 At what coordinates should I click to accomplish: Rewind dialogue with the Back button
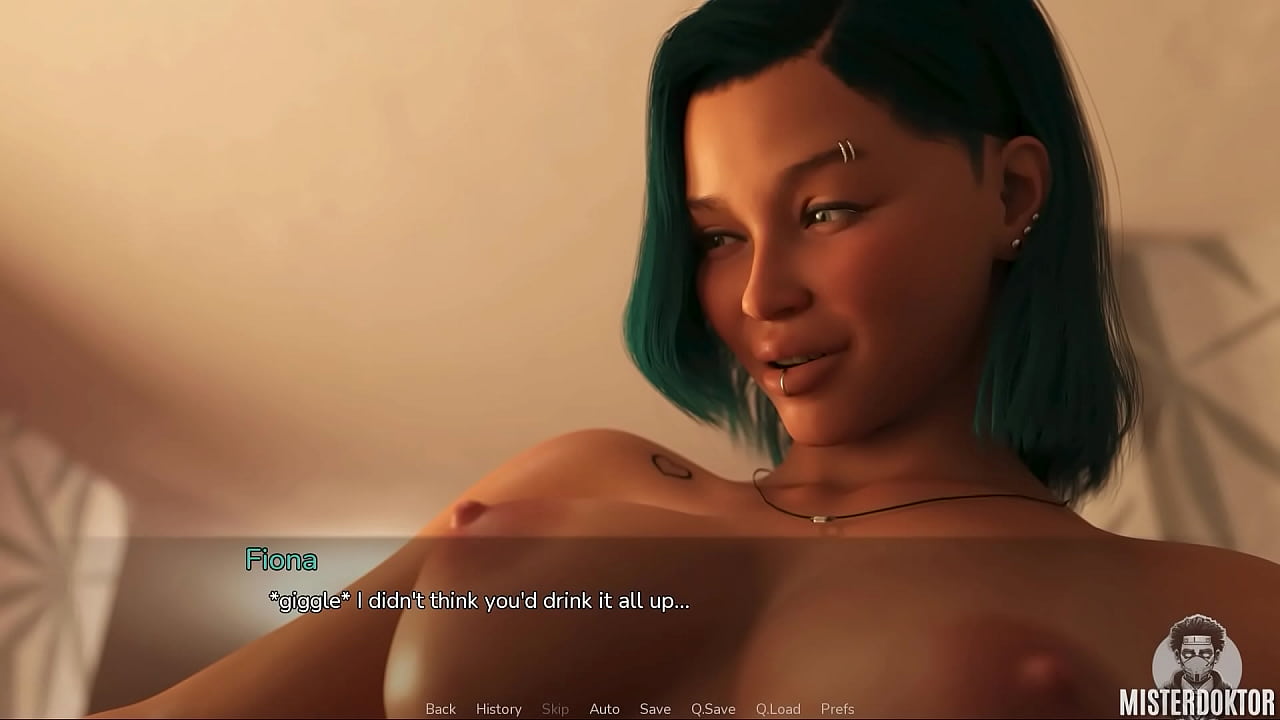point(440,708)
